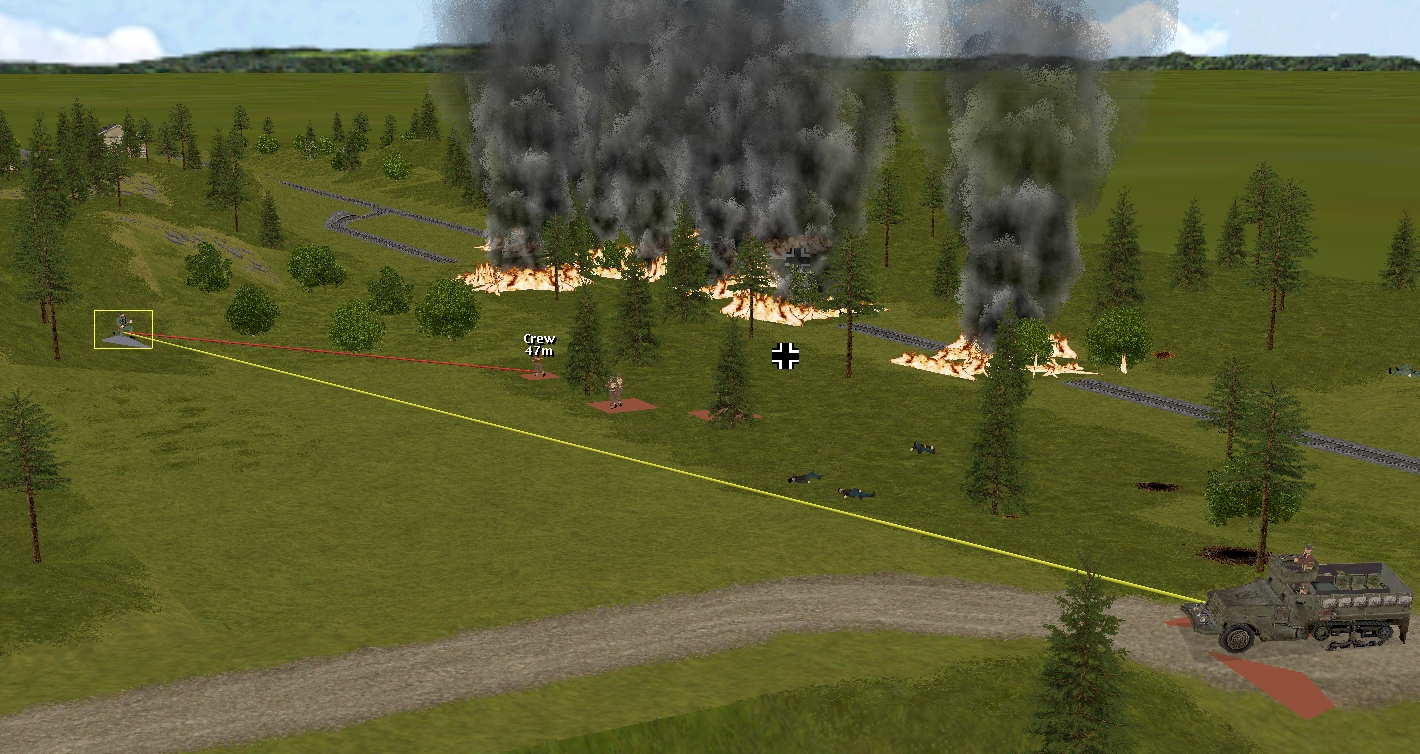
Task: Select the Crew unit labeled 47m
Action: pyautogui.click(x=539, y=367)
